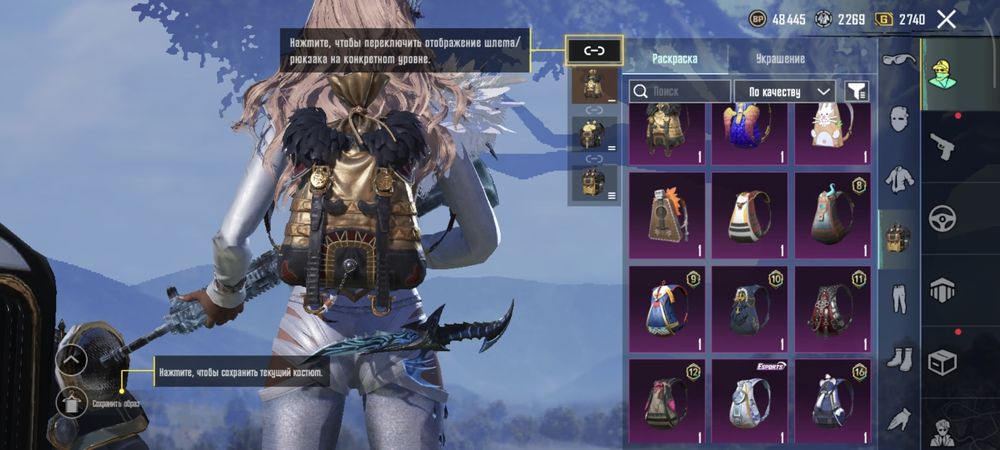This screenshot has height=450, width=1000.
Task: Open the shoes category
Action: pos(898,356)
